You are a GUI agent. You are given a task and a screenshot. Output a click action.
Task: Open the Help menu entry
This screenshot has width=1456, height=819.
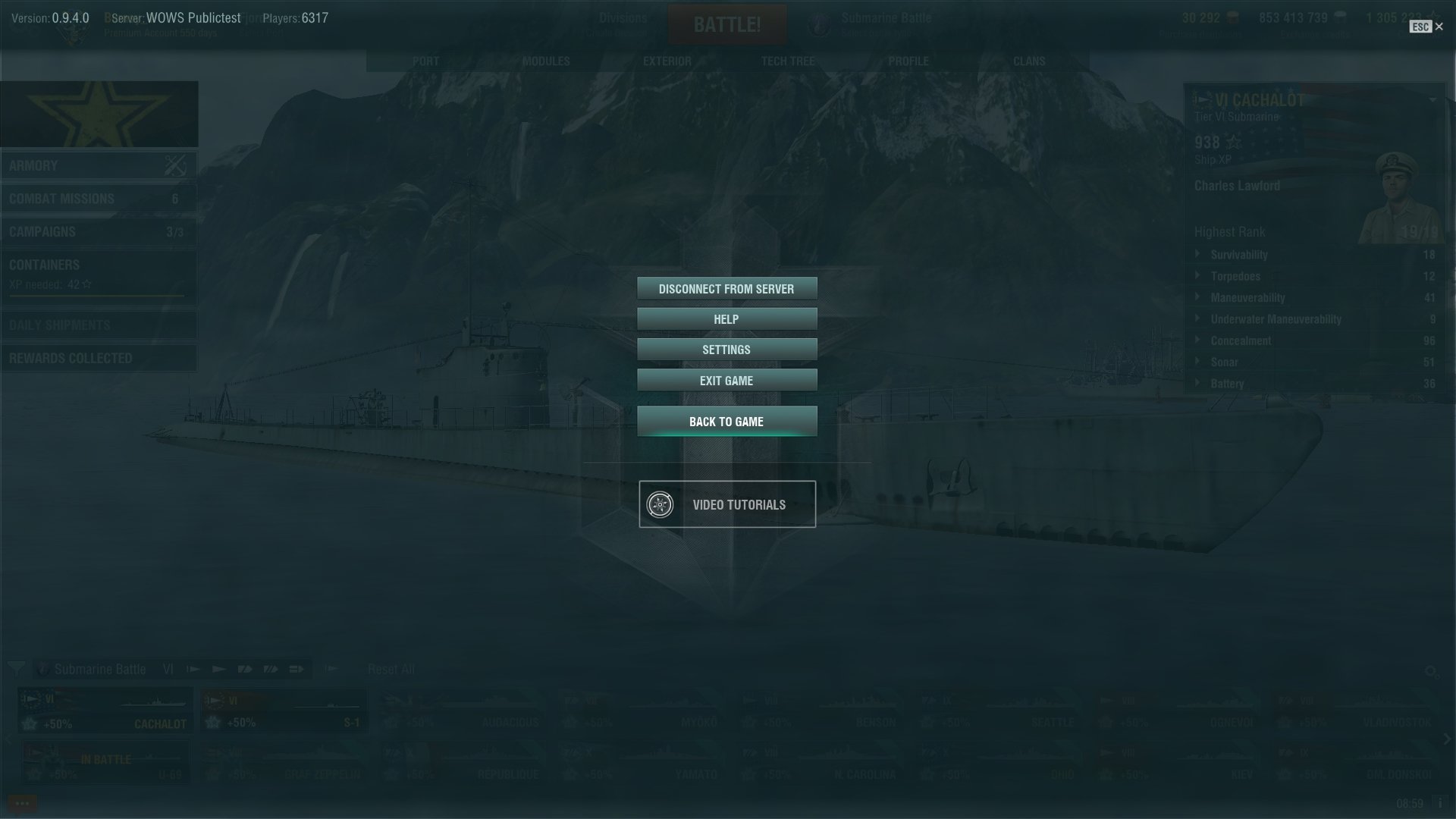point(726,319)
